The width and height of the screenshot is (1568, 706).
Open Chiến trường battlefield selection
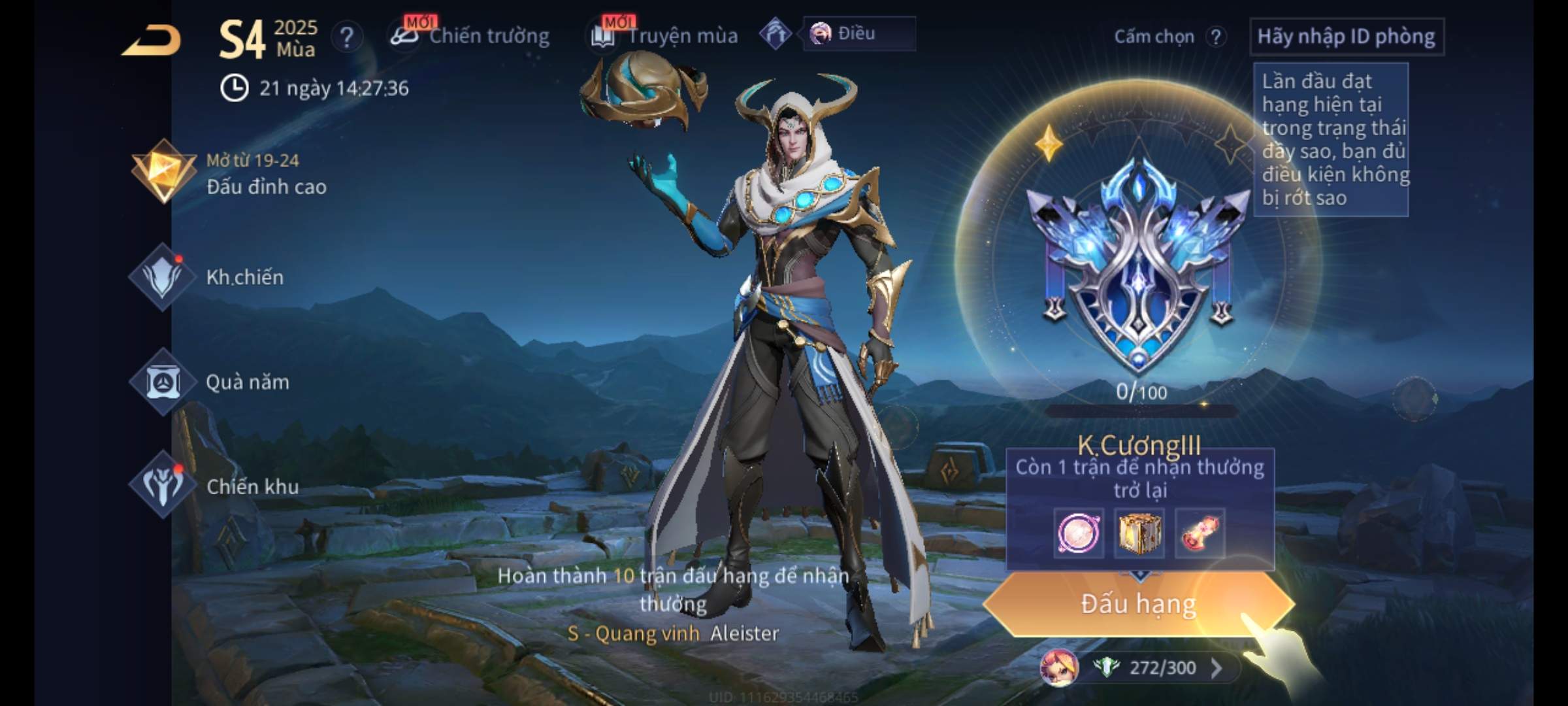coord(470,36)
